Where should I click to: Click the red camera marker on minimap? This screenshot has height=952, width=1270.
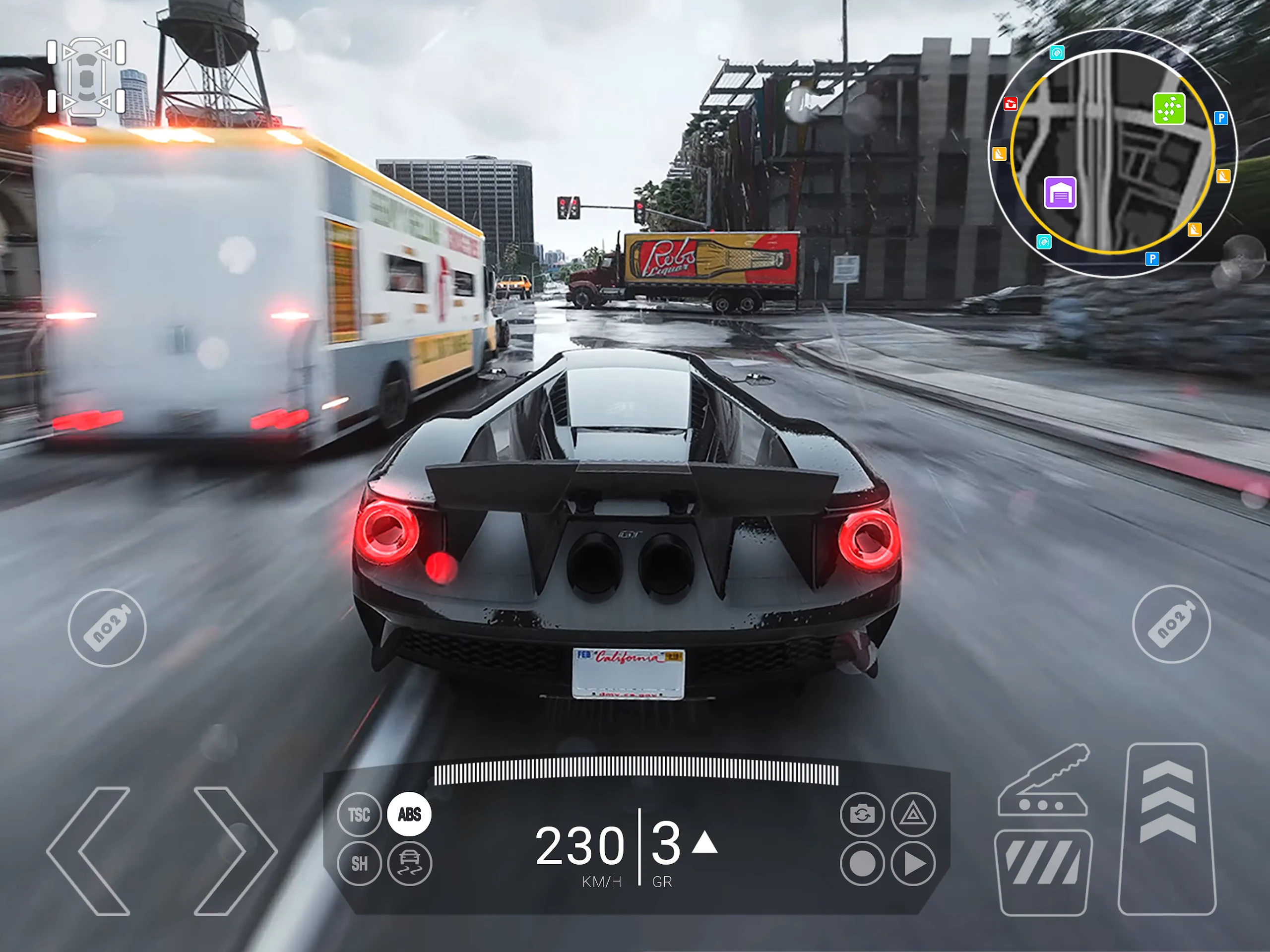click(x=1011, y=104)
